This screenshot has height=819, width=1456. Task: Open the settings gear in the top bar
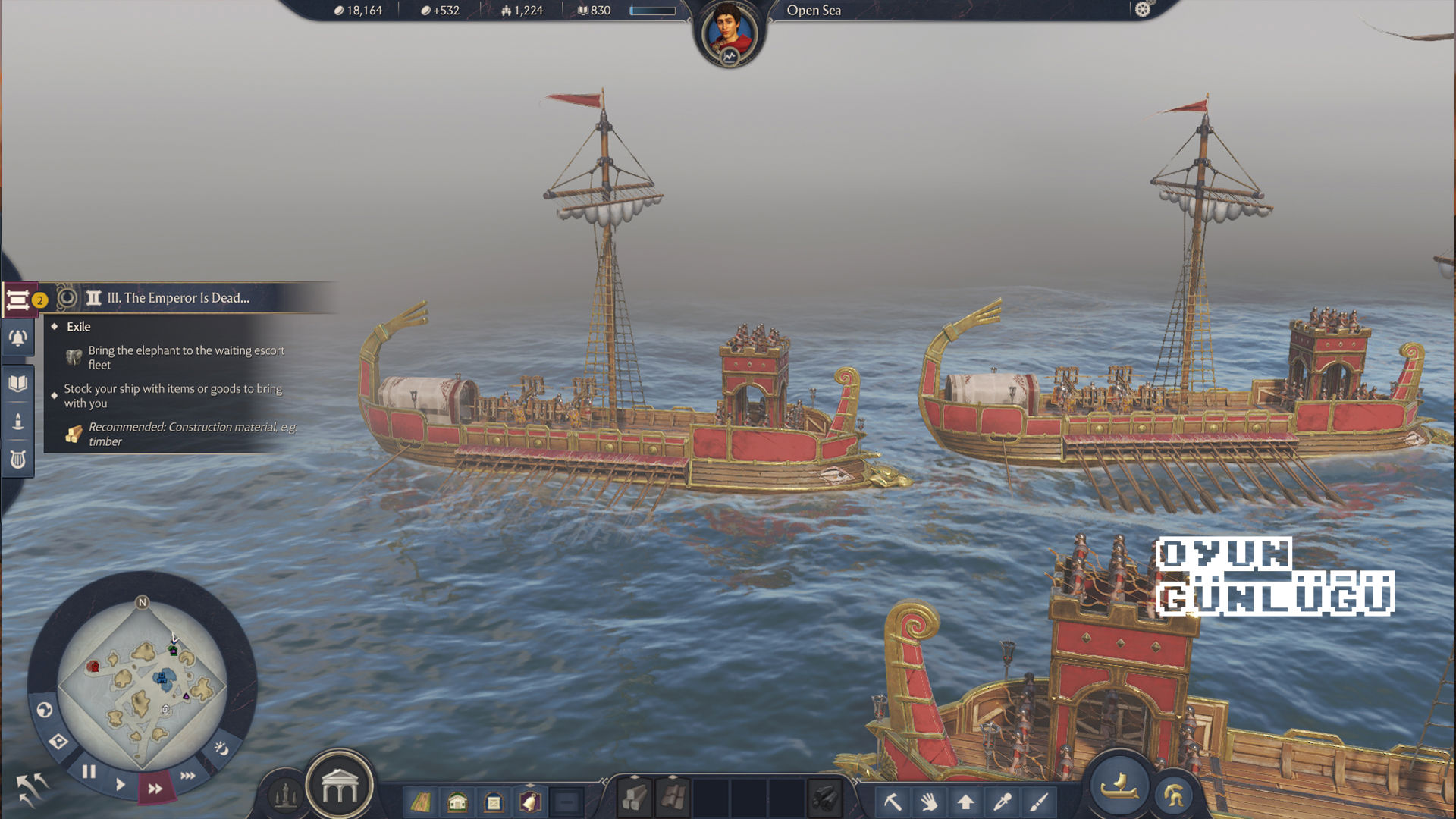pyautogui.click(x=1143, y=9)
